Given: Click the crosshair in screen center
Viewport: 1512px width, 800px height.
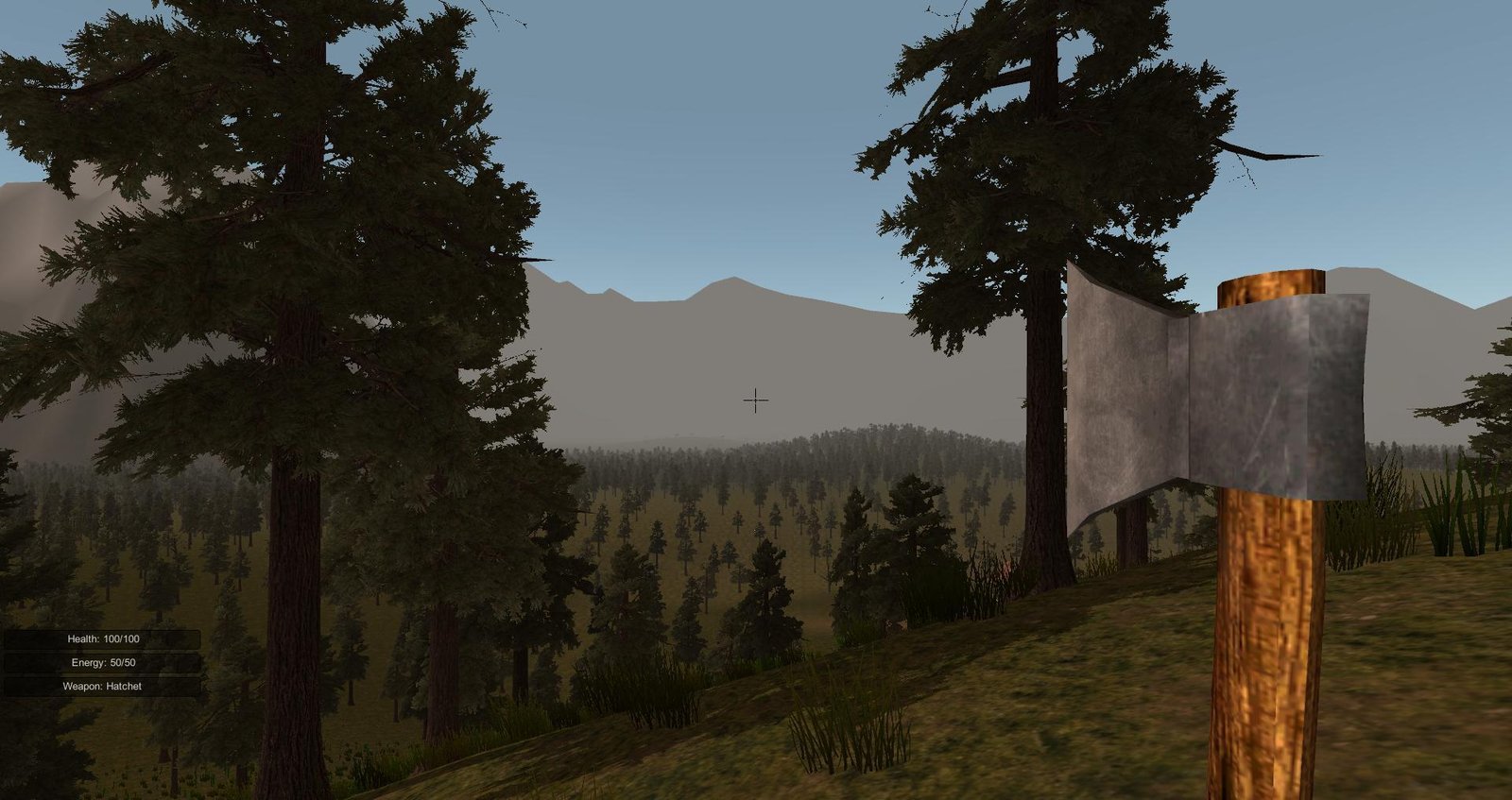Looking at the screenshot, I should tap(755, 400).
